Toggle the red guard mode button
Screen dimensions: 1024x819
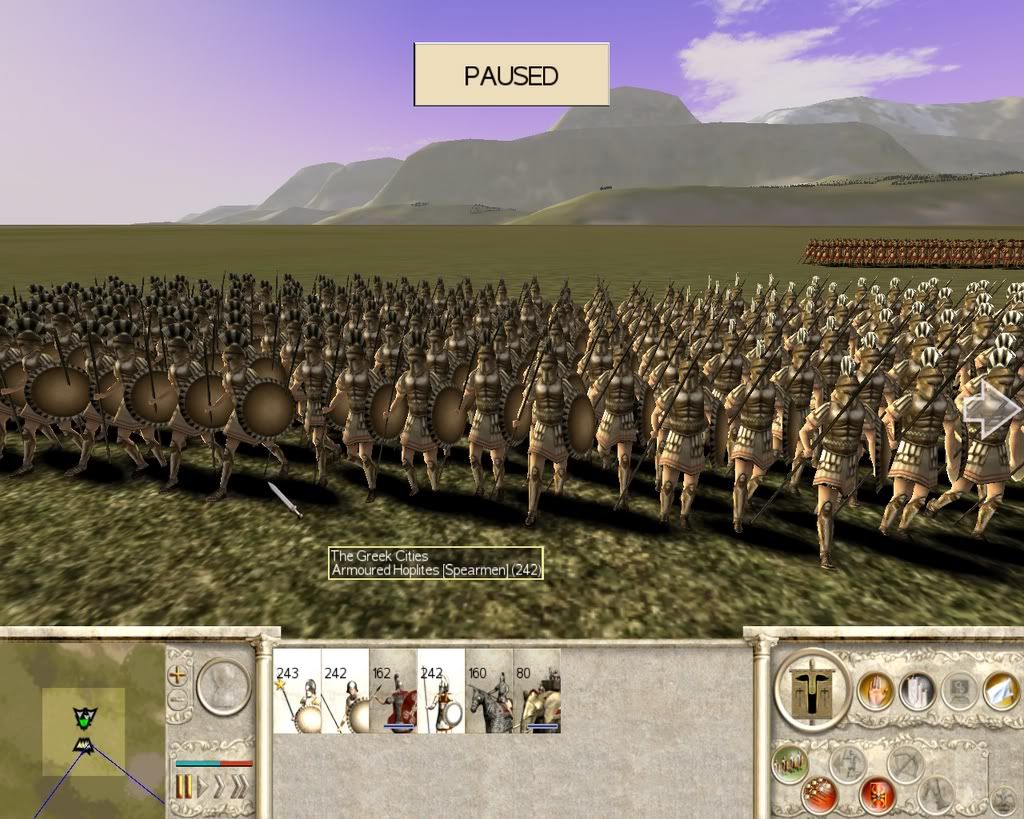(877, 795)
